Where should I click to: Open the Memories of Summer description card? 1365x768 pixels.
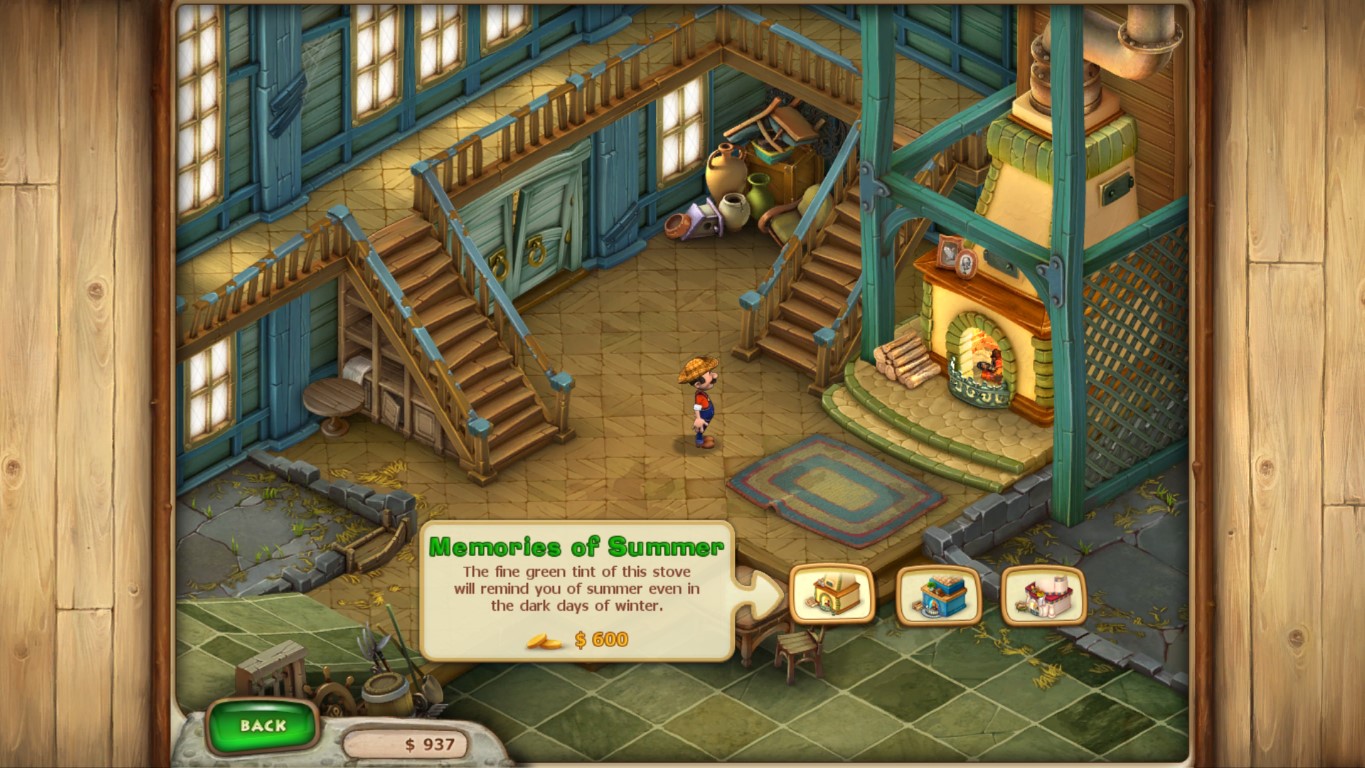[578, 590]
